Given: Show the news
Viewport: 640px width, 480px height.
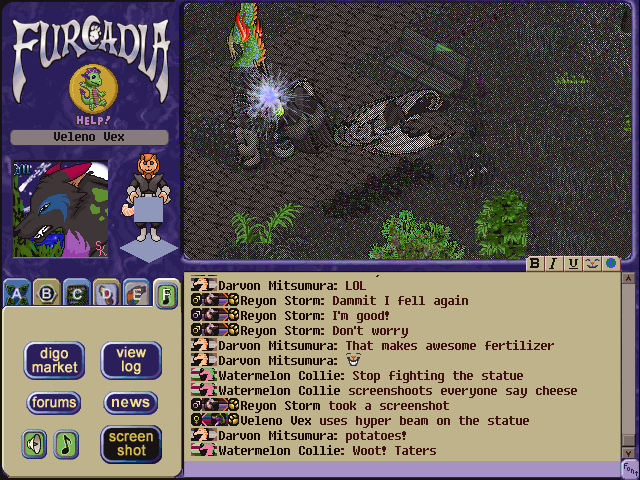Looking at the screenshot, I should (x=131, y=403).
